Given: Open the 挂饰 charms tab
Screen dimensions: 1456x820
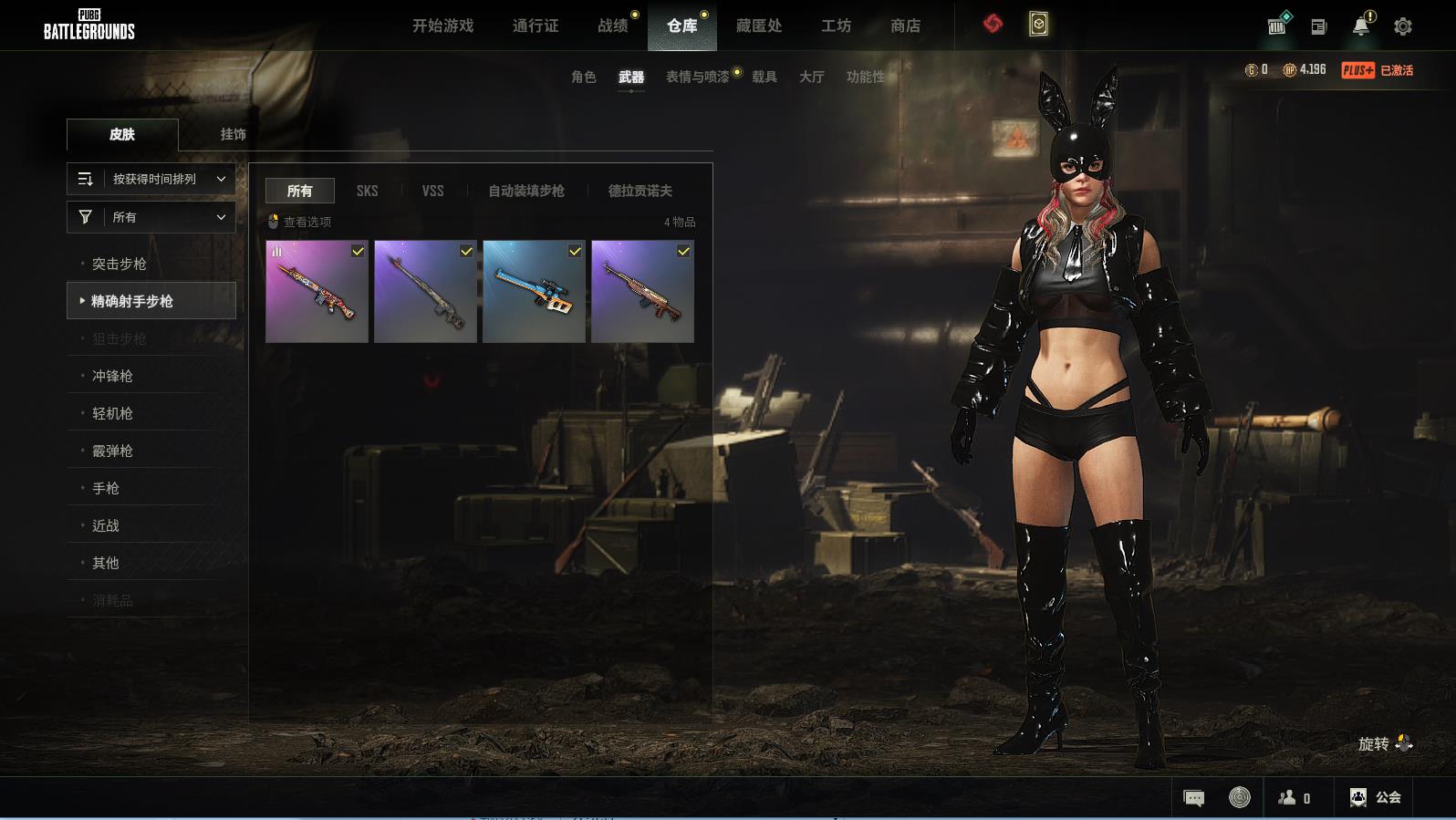Looking at the screenshot, I should pos(233,134).
